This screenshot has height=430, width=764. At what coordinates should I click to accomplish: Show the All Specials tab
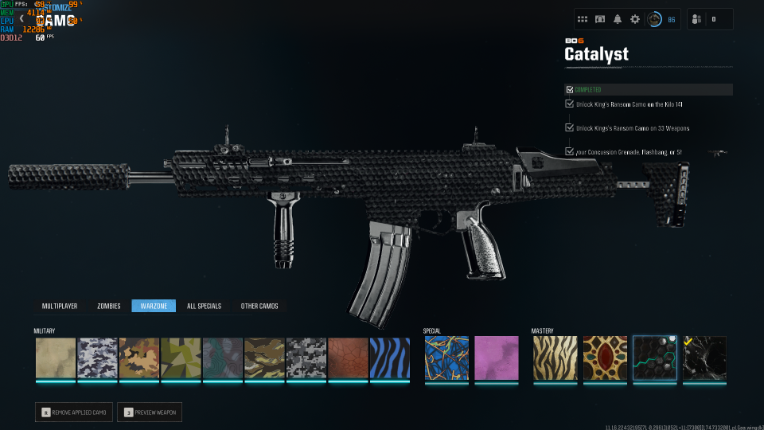(204, 306)
